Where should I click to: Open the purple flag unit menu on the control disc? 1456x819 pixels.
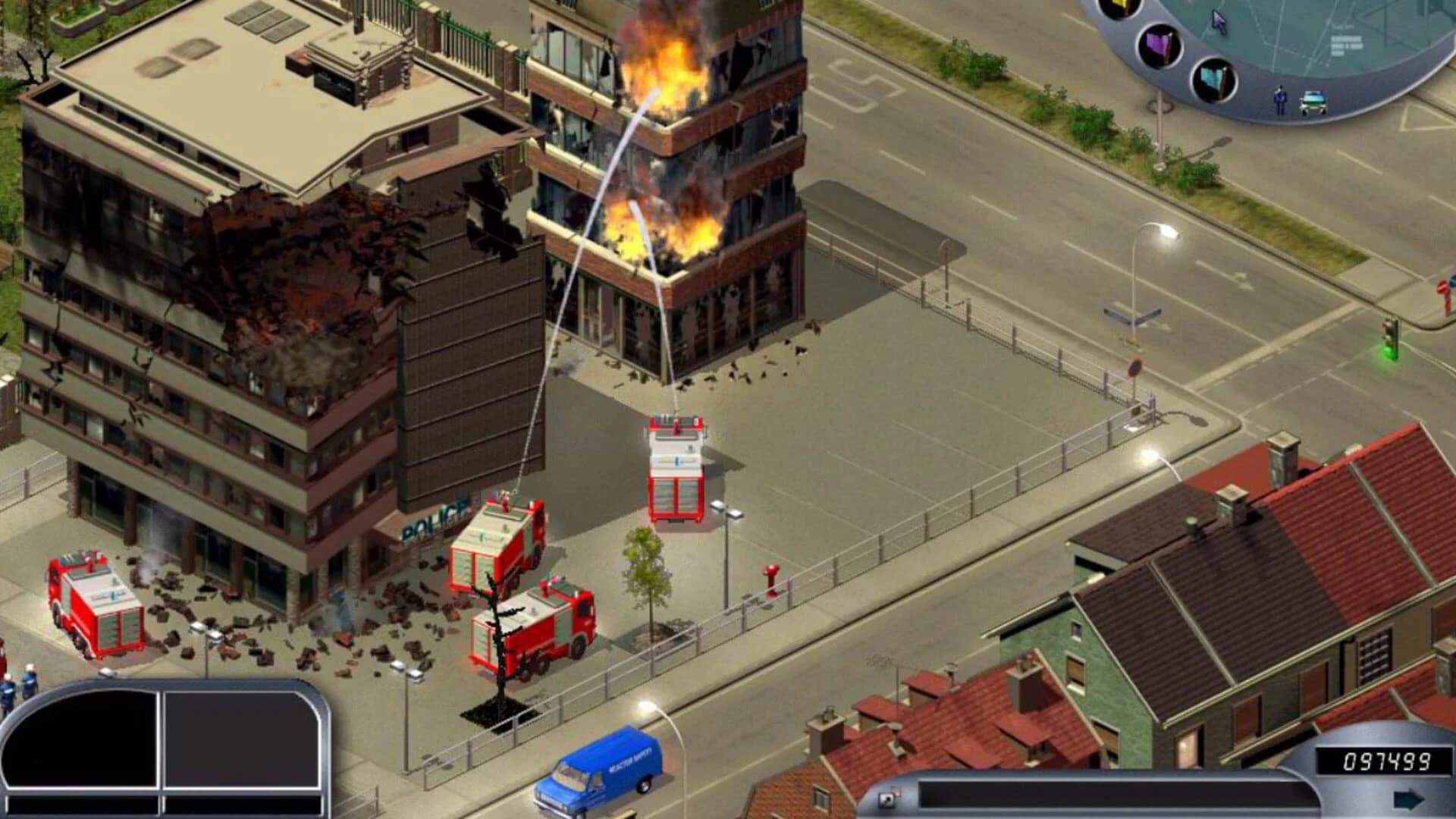pyautogui.click(x=1159, y=47)
